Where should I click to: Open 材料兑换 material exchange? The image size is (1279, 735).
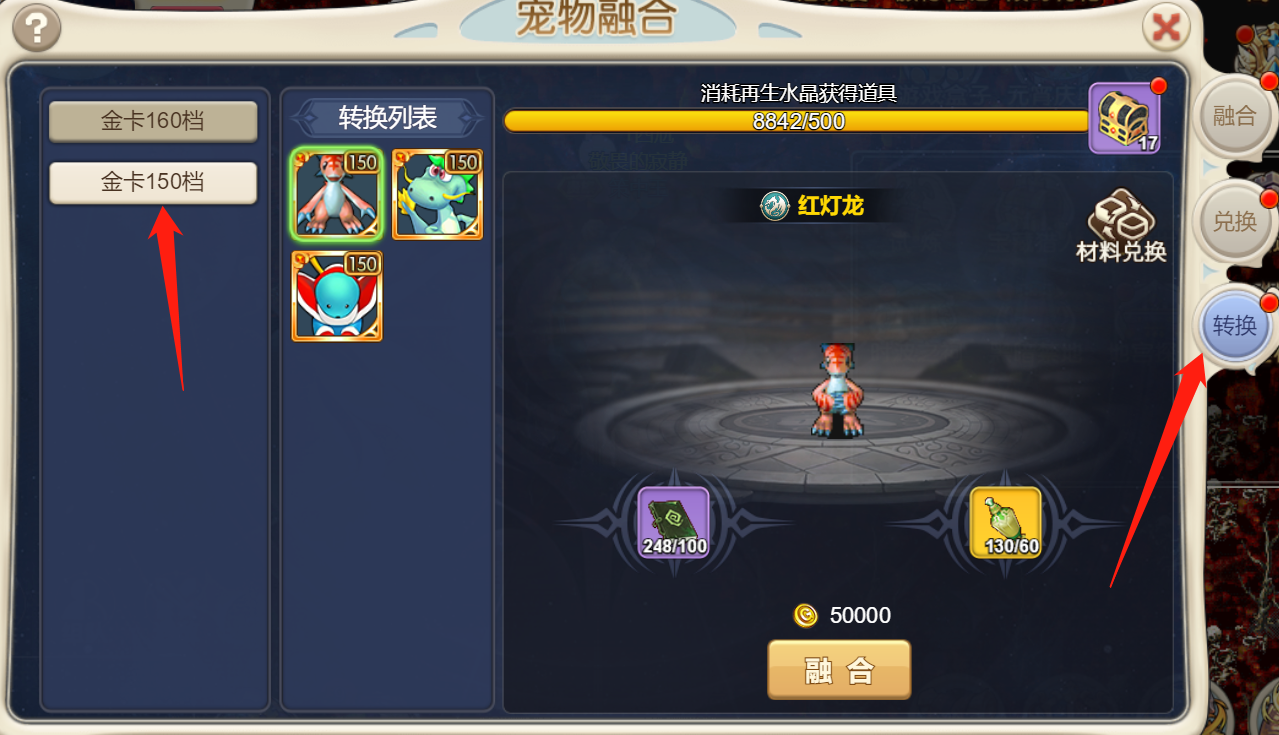coord(1121,227)
